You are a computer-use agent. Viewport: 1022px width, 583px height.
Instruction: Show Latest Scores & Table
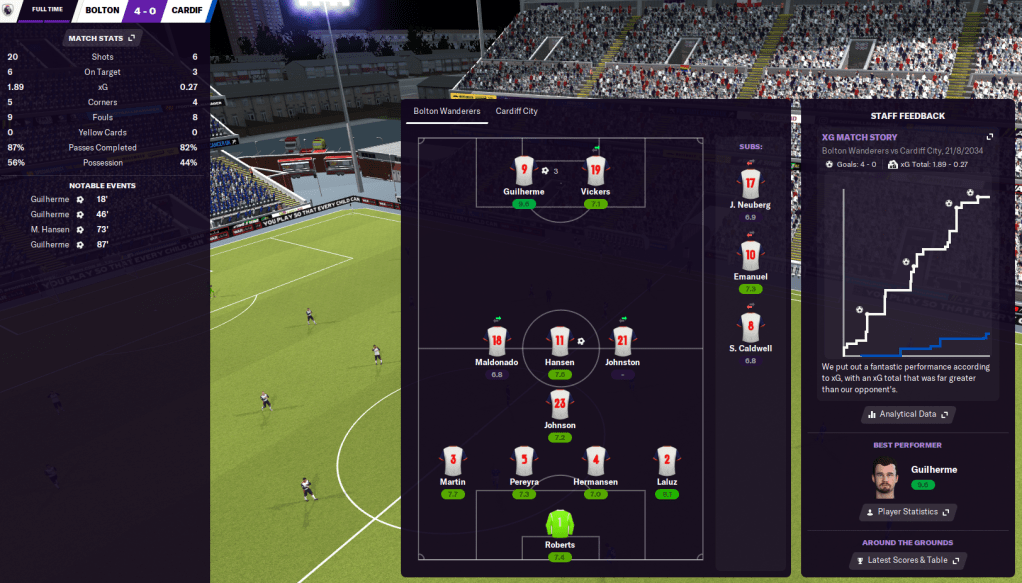point(907,560)
